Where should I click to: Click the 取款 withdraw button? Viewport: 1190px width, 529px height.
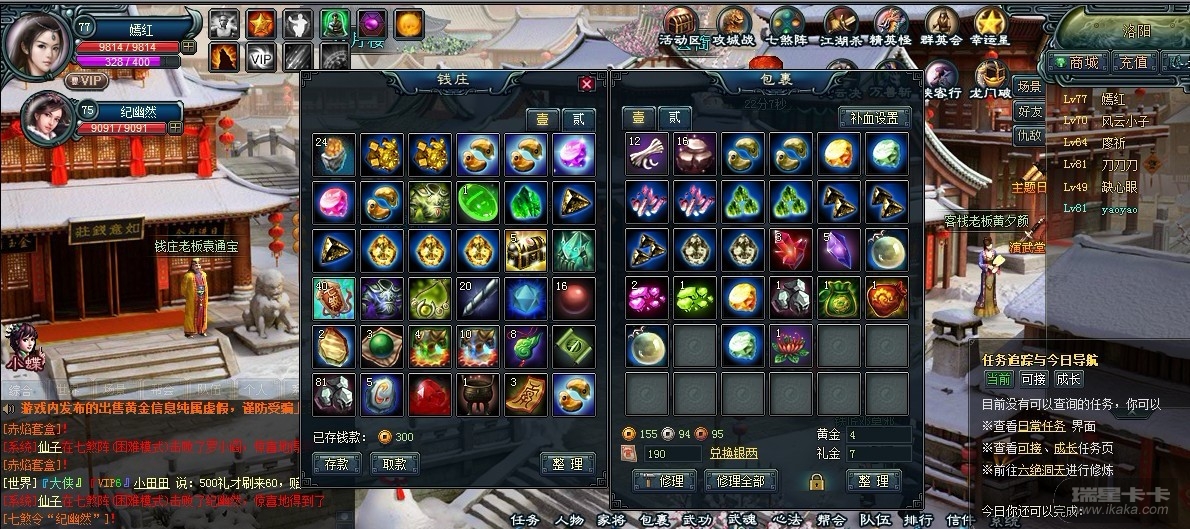tap(394, 463)
